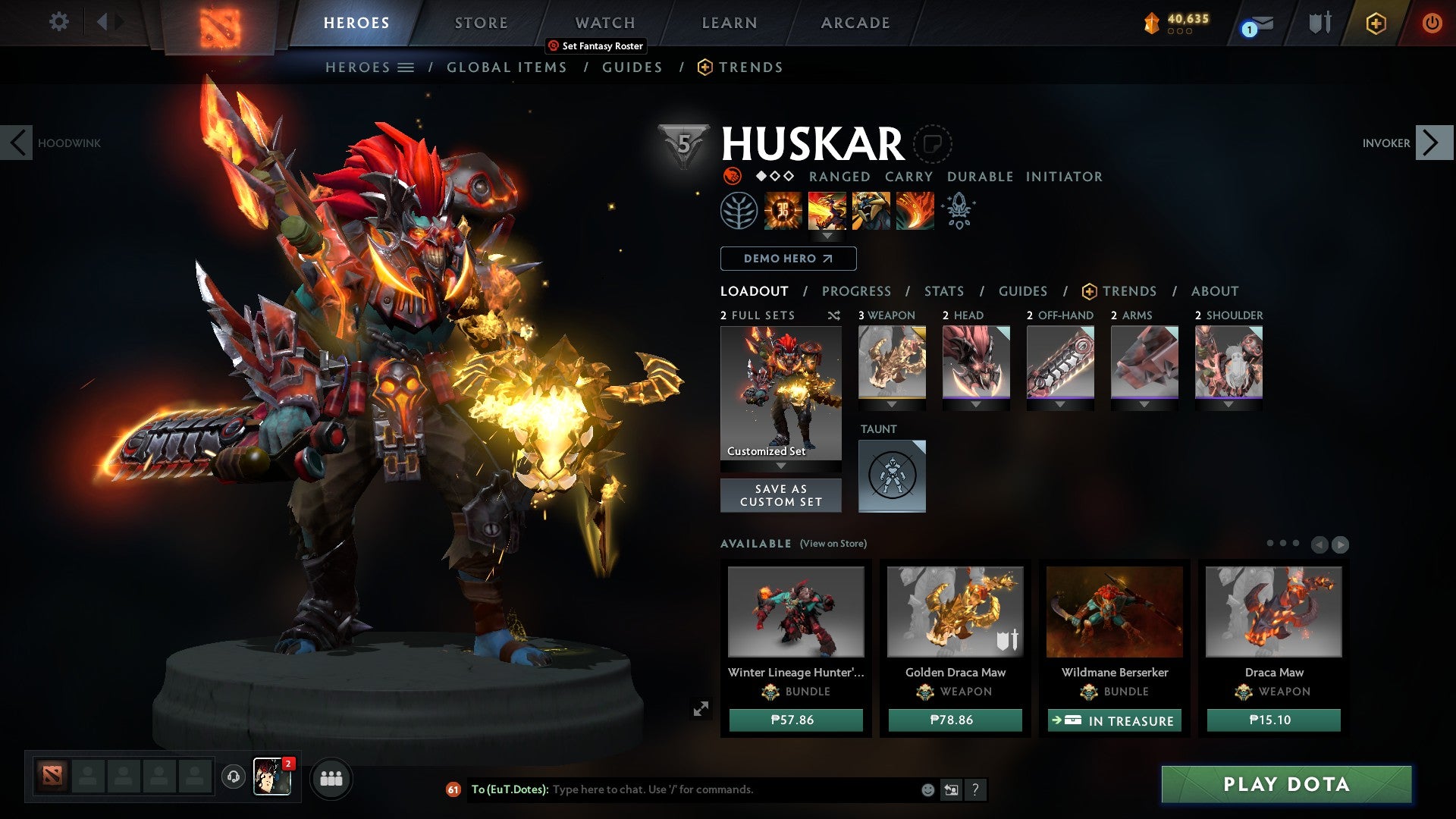1456x819 pixels.
Task: Buy Golden Draca Maw for ₱78.86
Action: coord(955,720)
